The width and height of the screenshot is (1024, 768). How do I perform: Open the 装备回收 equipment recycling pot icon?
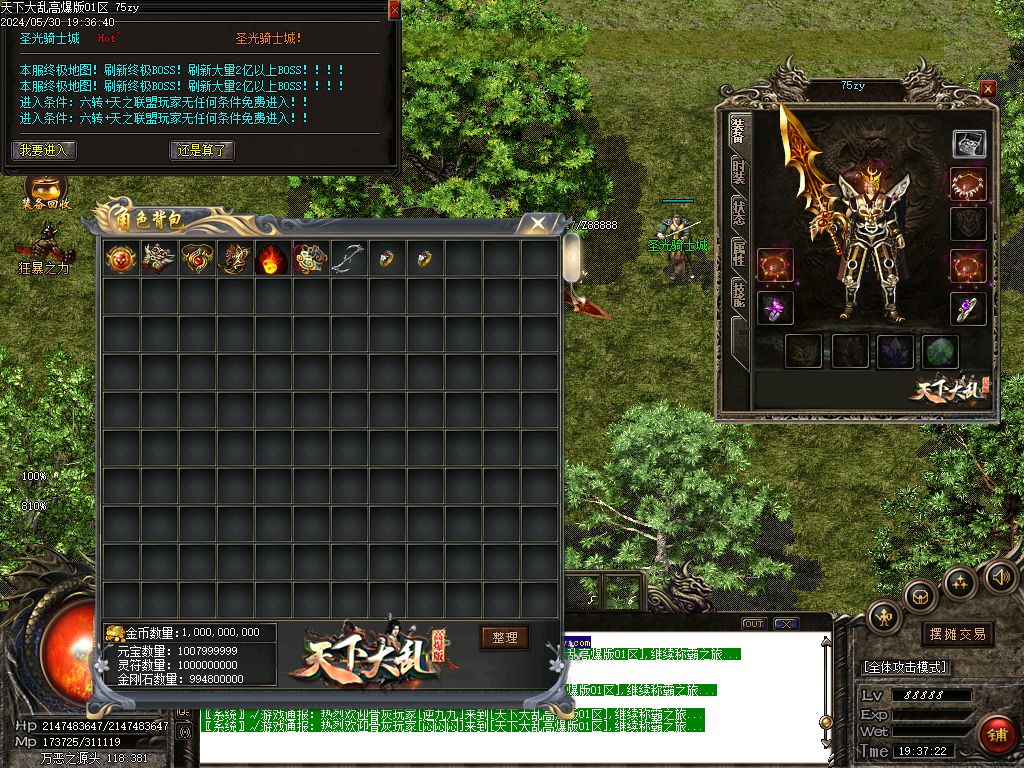click(x=46, y=188)
